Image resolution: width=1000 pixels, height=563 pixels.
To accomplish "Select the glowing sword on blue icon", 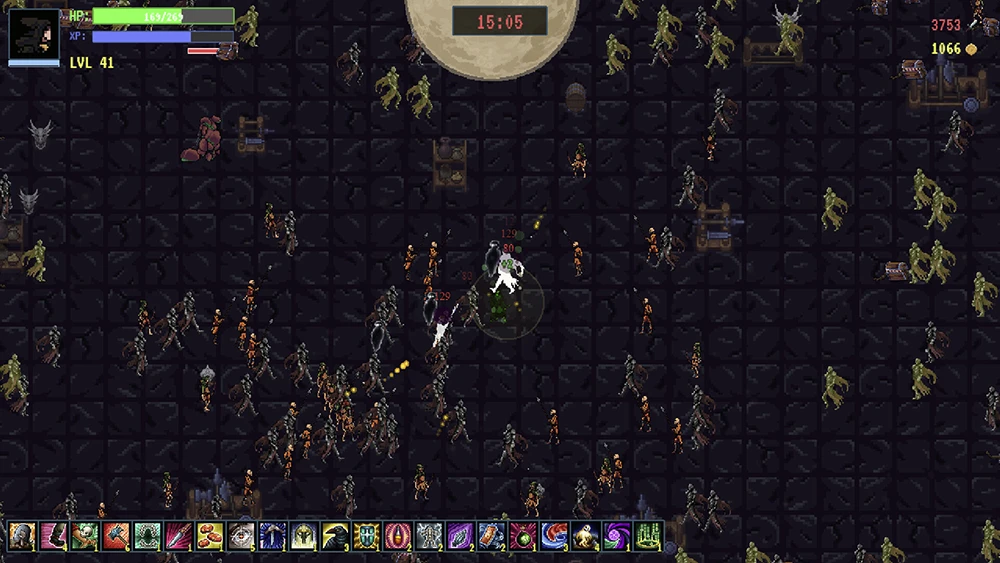I will (x=272, y=536).
